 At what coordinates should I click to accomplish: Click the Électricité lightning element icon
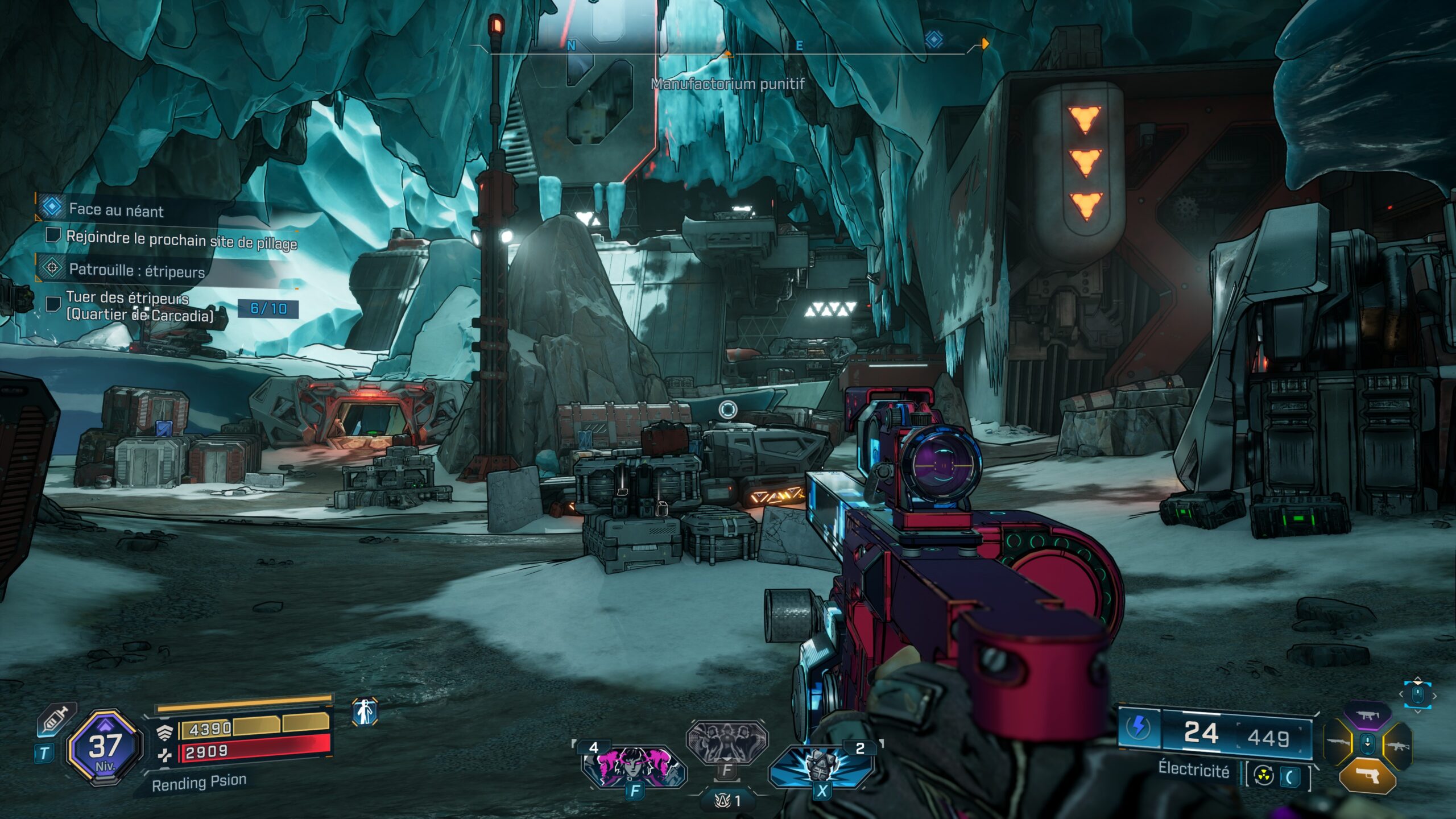click(1139, 727)
